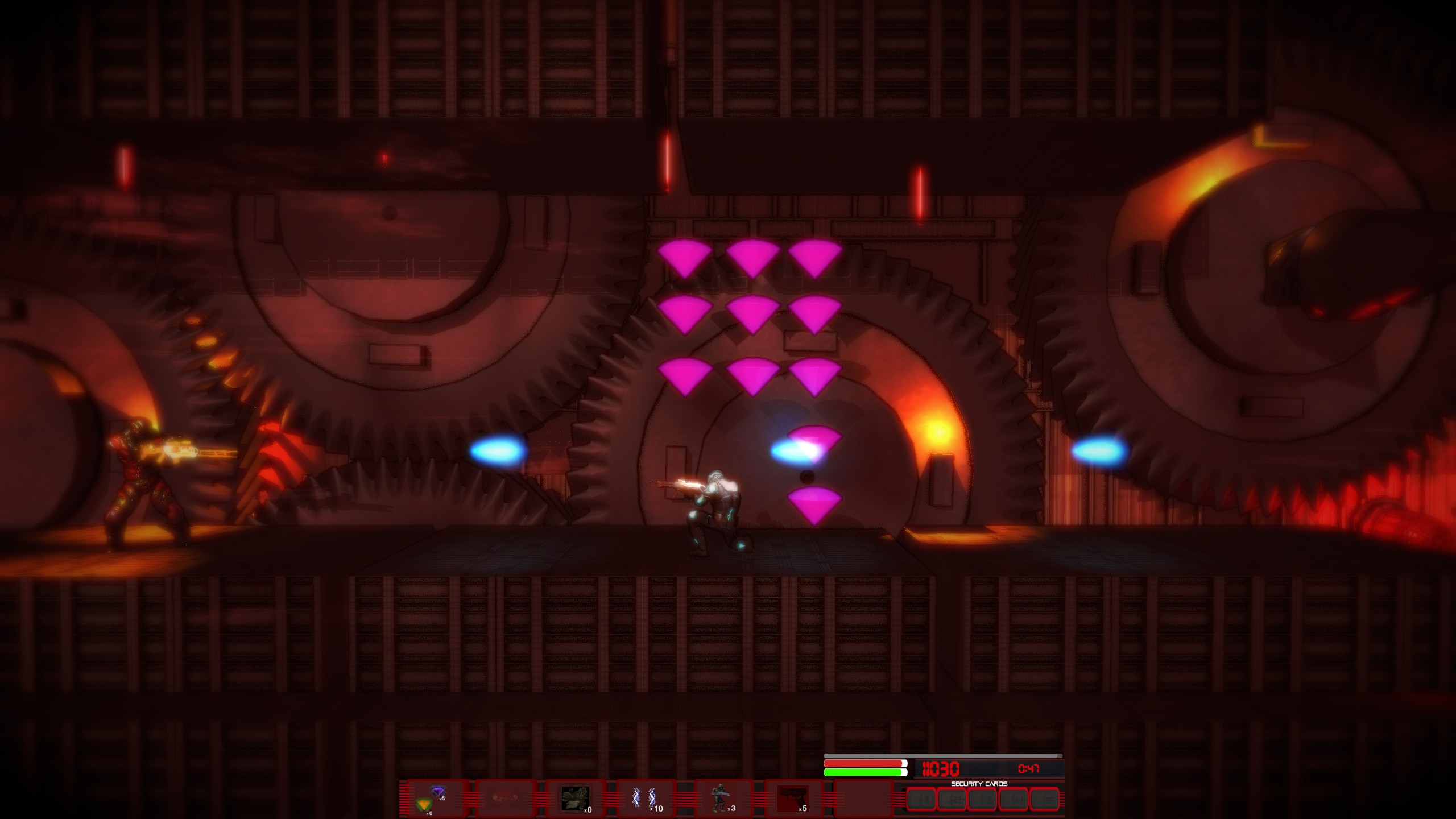Open the pistol weapon slot showing x5

795,797
